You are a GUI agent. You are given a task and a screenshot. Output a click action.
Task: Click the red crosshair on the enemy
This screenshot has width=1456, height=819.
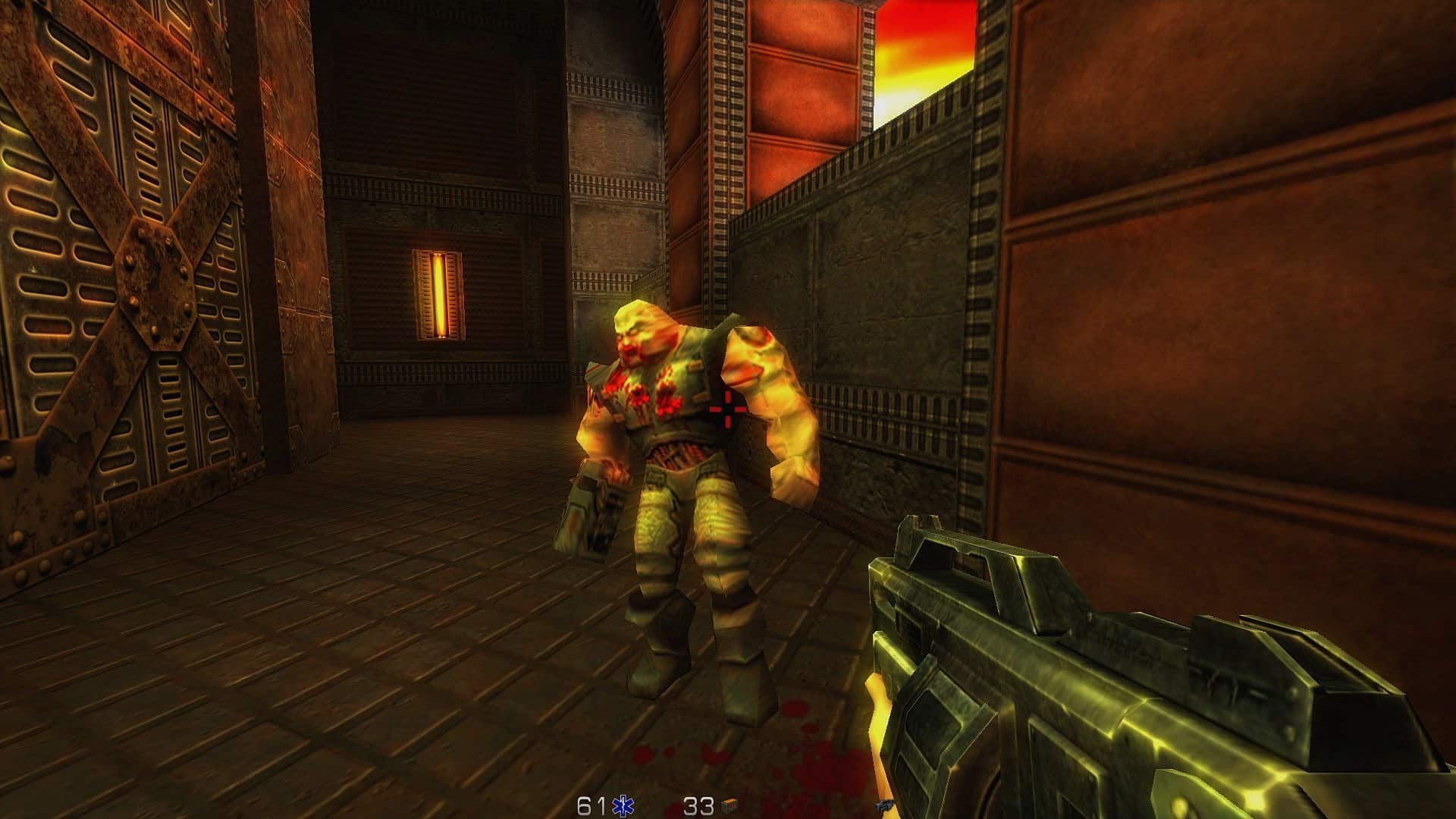click(x=727, y=409)
